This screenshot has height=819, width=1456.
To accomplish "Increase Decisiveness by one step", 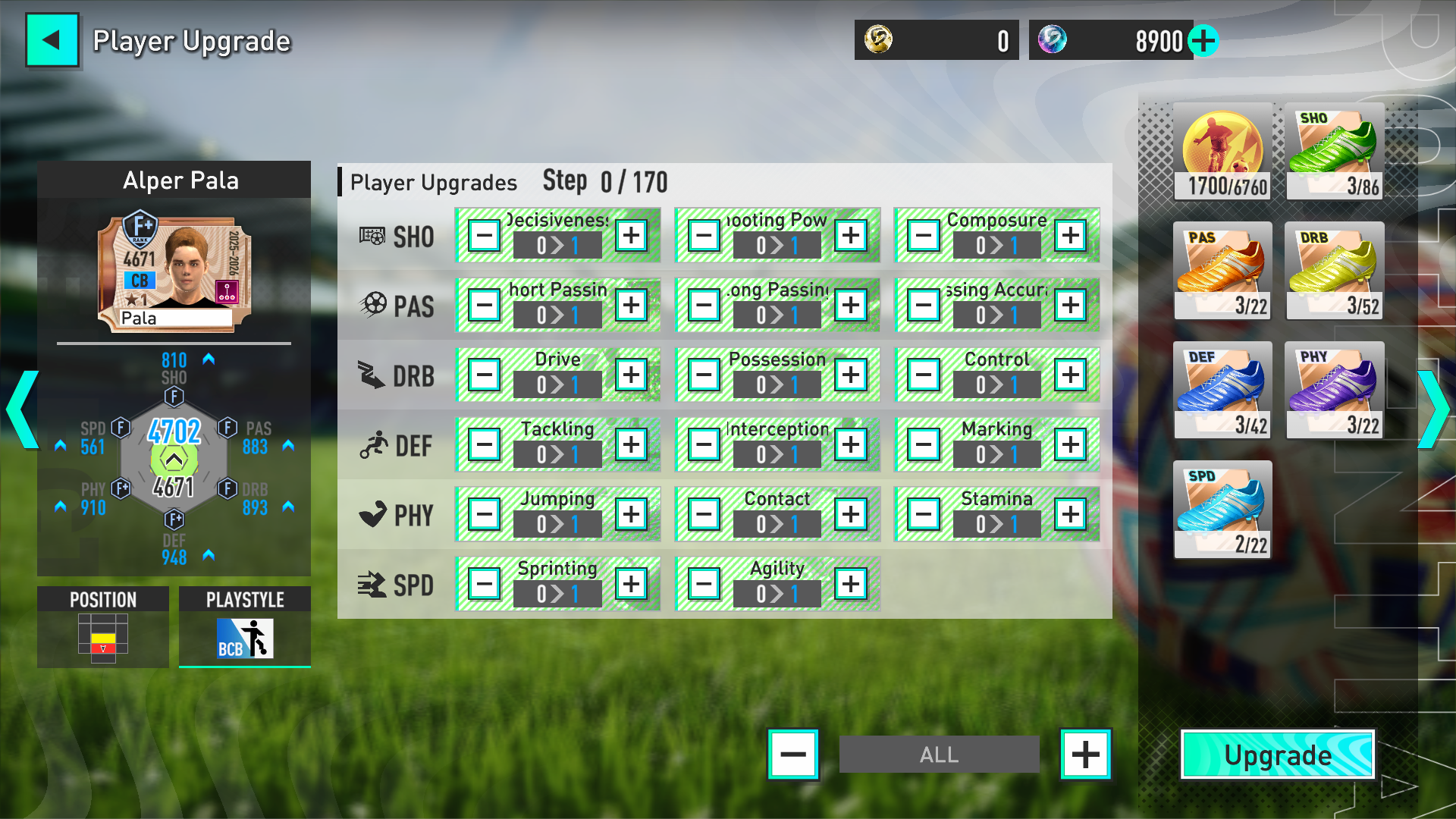I will pos(631,236).
